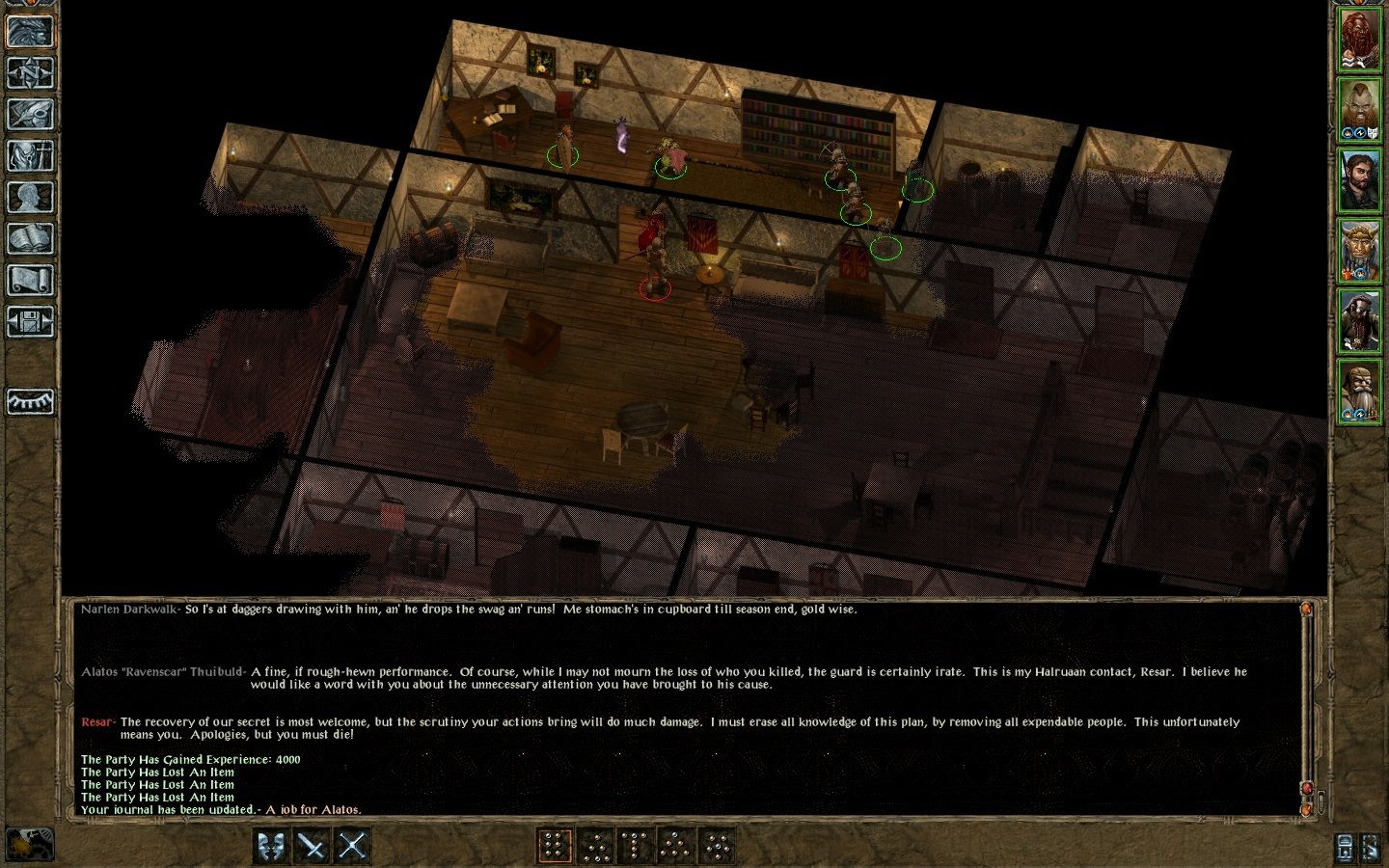Image resolution: width=1389 pixels, height=868 pixels.
Task: Select the helmeted dwarf portrait at the bottom
Action: (x=1358, y=391)
